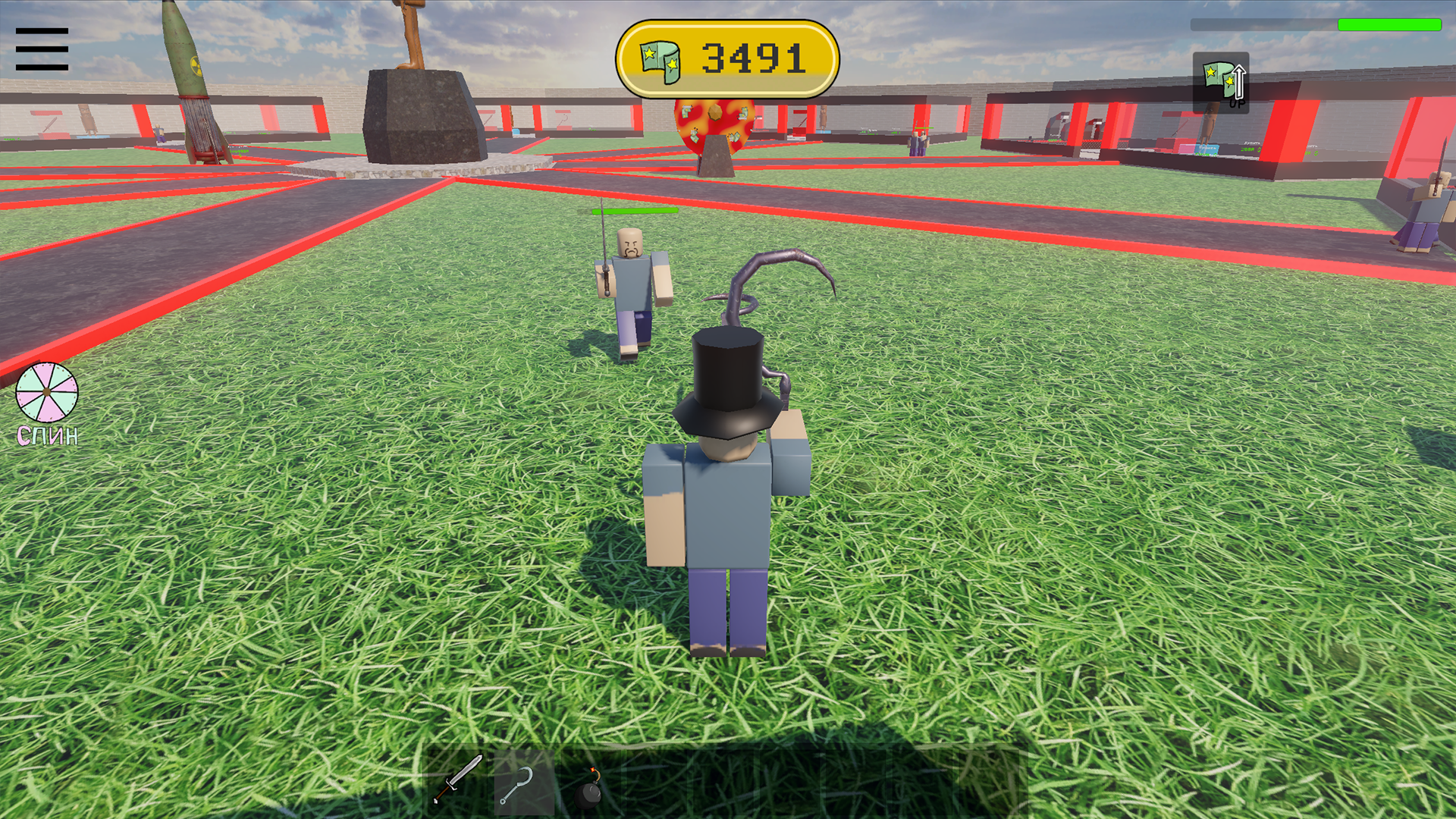Click the NPC's green health bar
This screenshot has width=1456, height=819.
637,210
